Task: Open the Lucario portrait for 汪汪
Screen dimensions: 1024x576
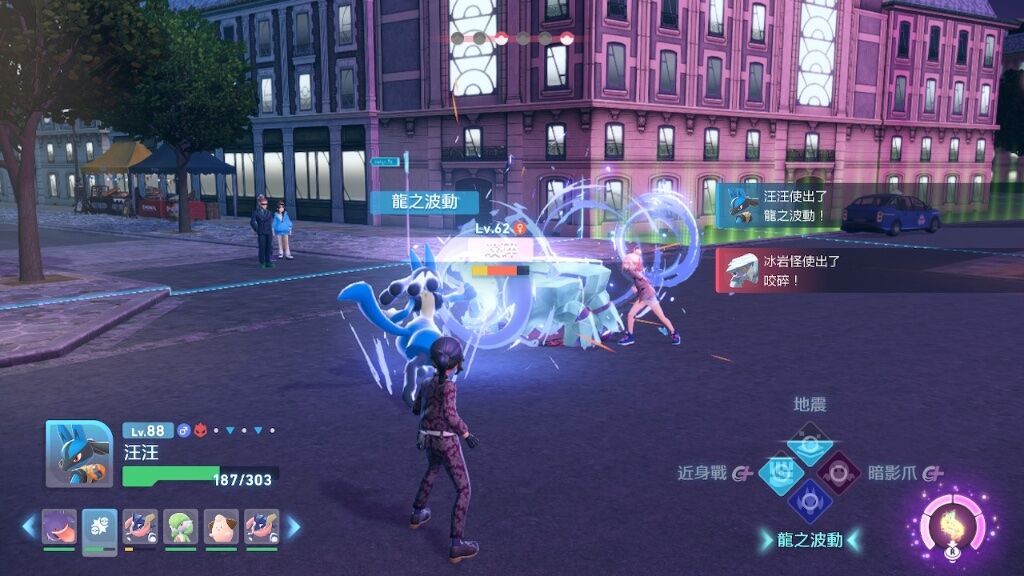Action: [x=78, y=453]
